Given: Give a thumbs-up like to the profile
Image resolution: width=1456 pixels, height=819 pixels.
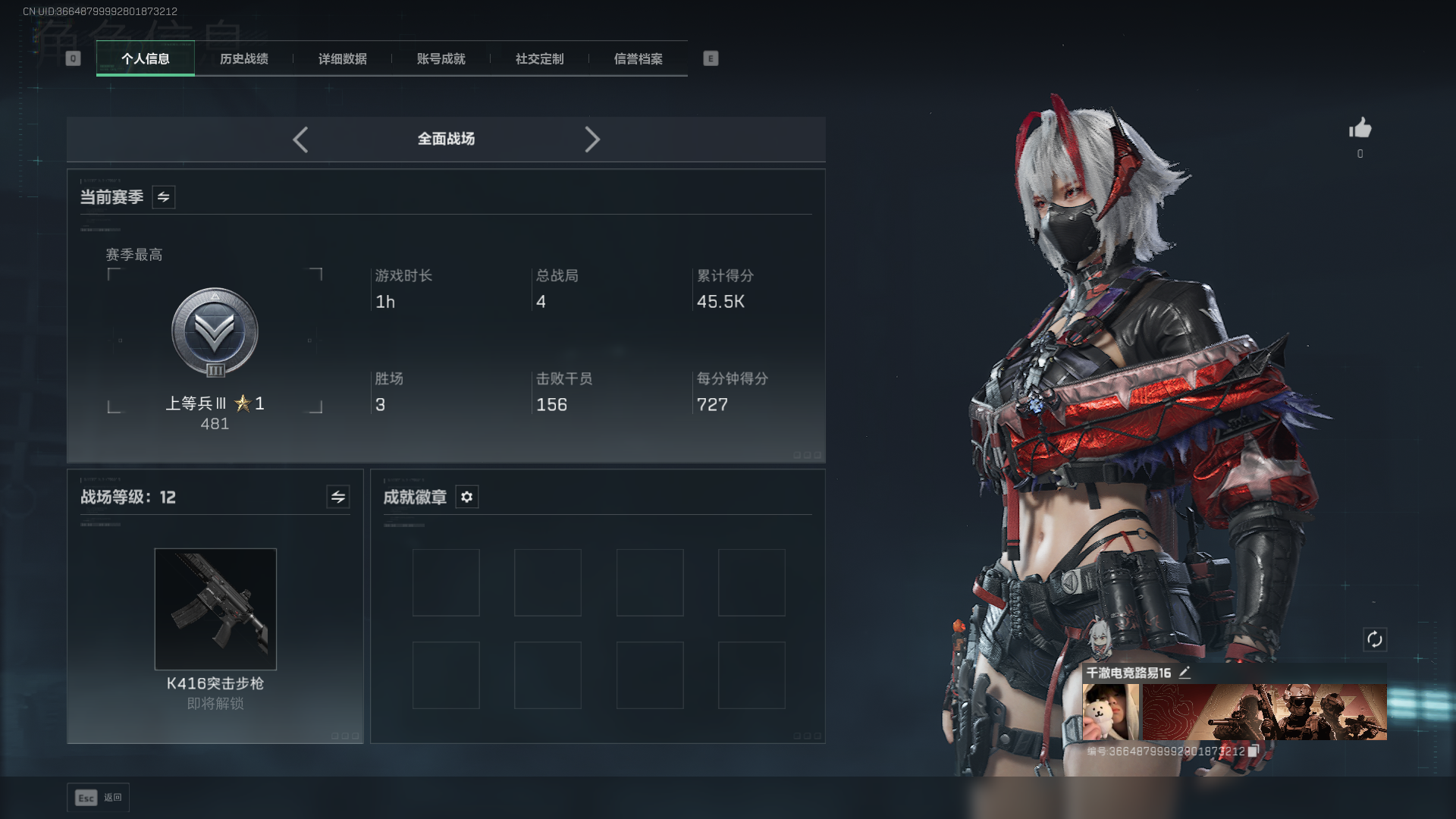Looking at the screenshot, I should click(x=1360, y=128).
